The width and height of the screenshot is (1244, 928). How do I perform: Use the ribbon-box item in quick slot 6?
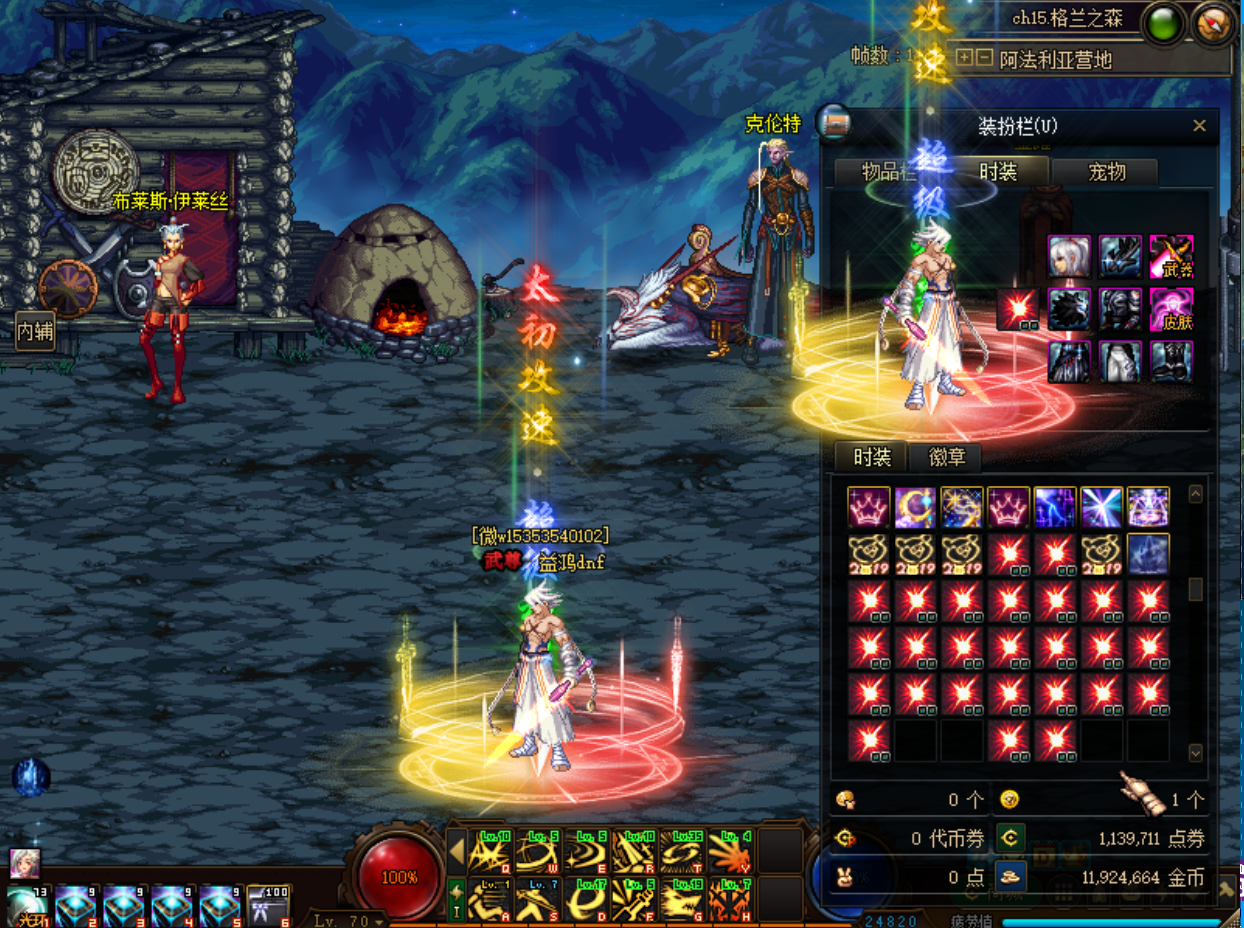coord(268,906)
